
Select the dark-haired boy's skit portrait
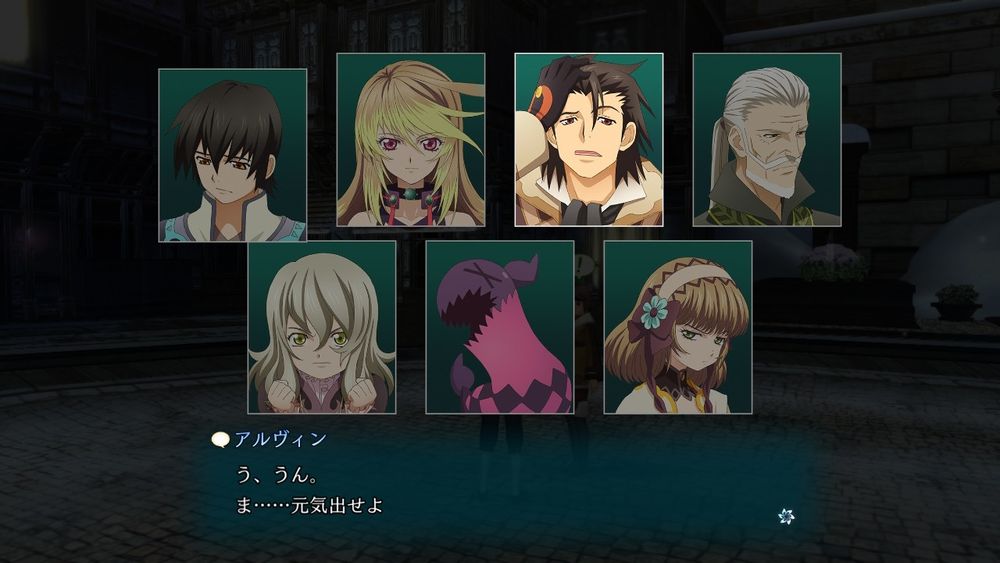[x=233, y=155]
